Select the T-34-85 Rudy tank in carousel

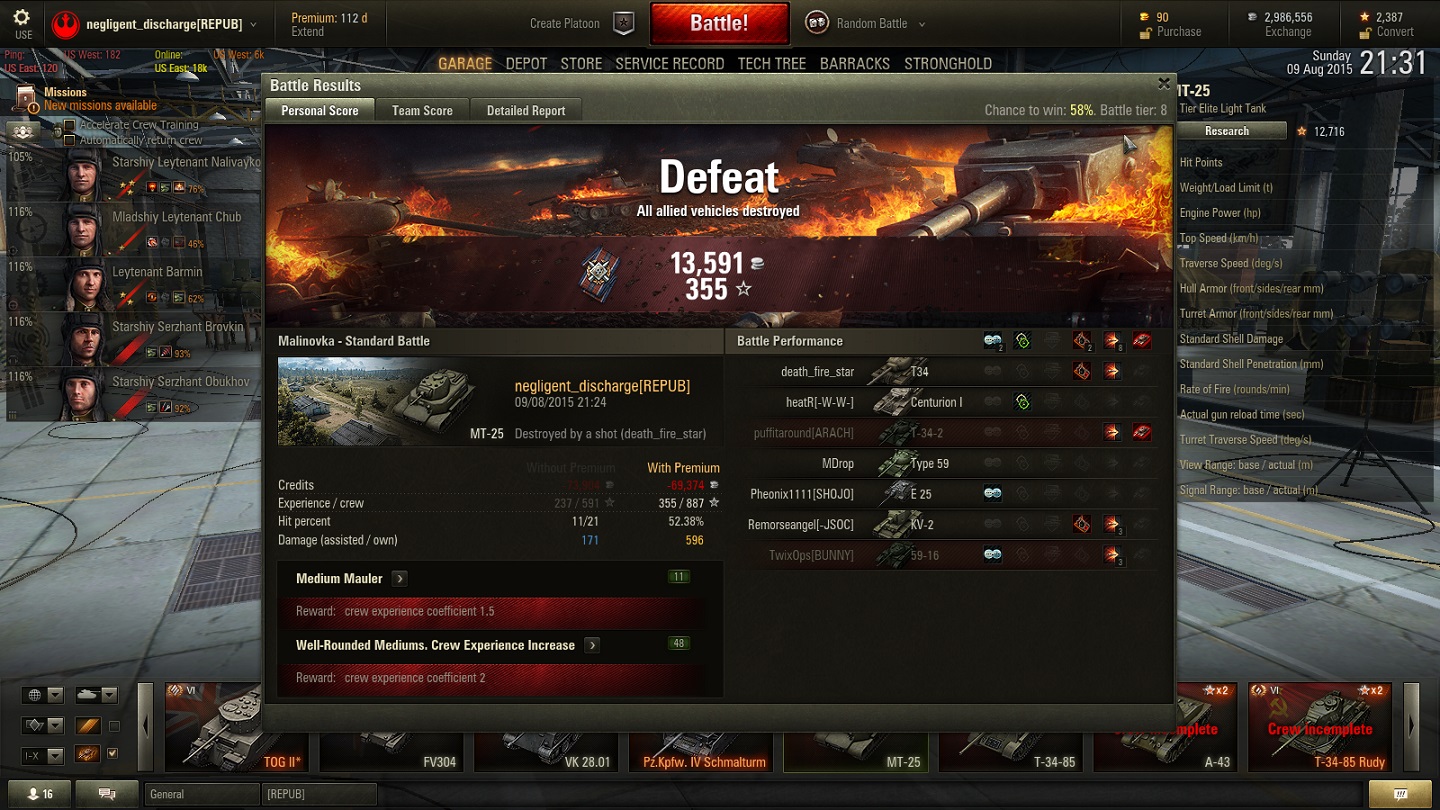[1320, 726]
